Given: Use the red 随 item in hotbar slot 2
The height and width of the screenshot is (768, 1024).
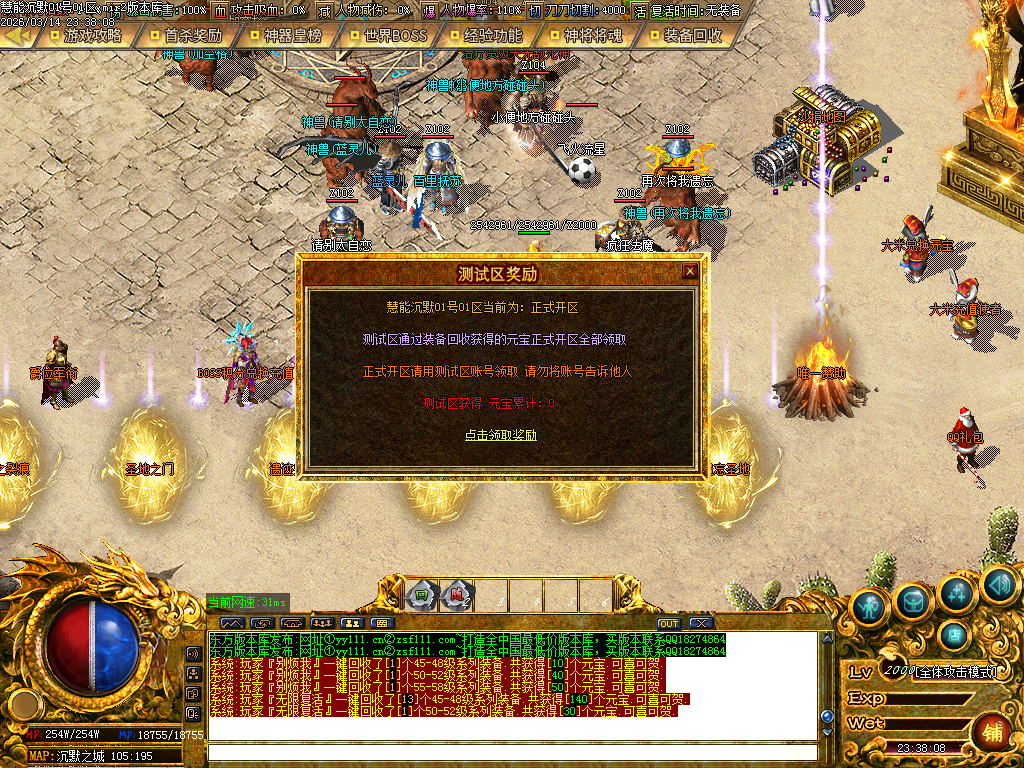Looking at the screenshot, I should [456, 596].
